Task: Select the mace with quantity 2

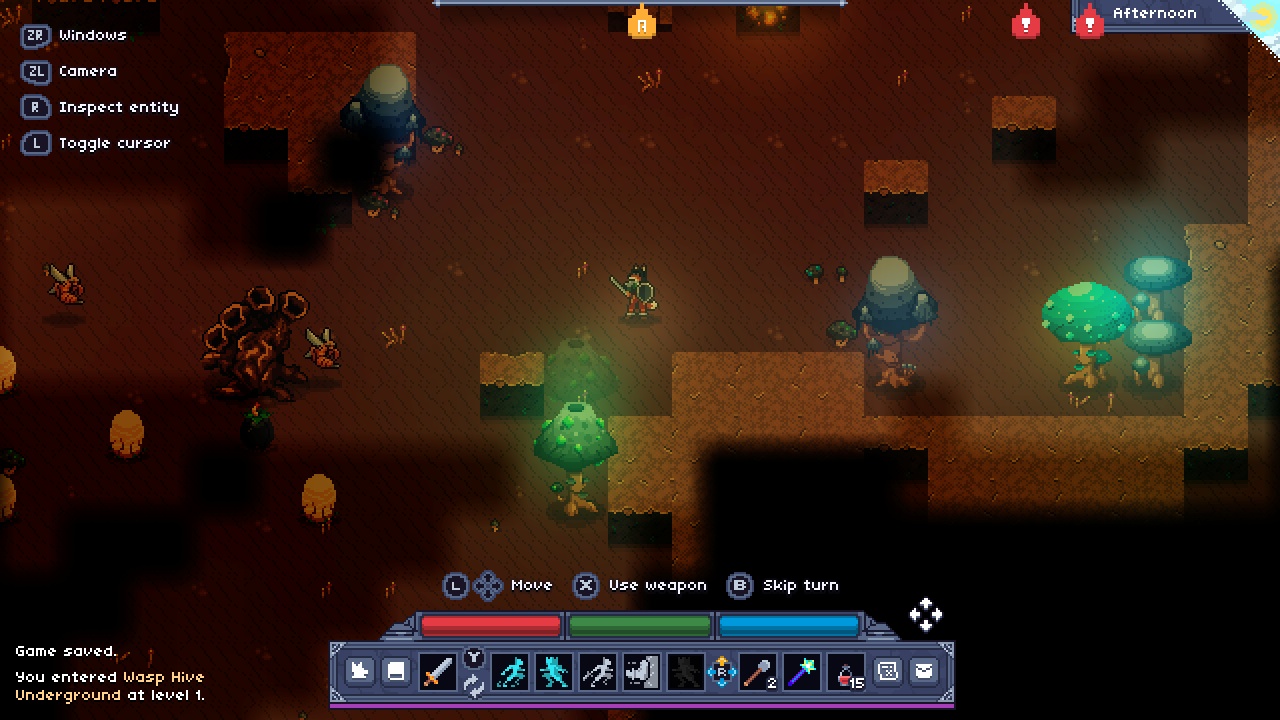Action: pos(757,671)
